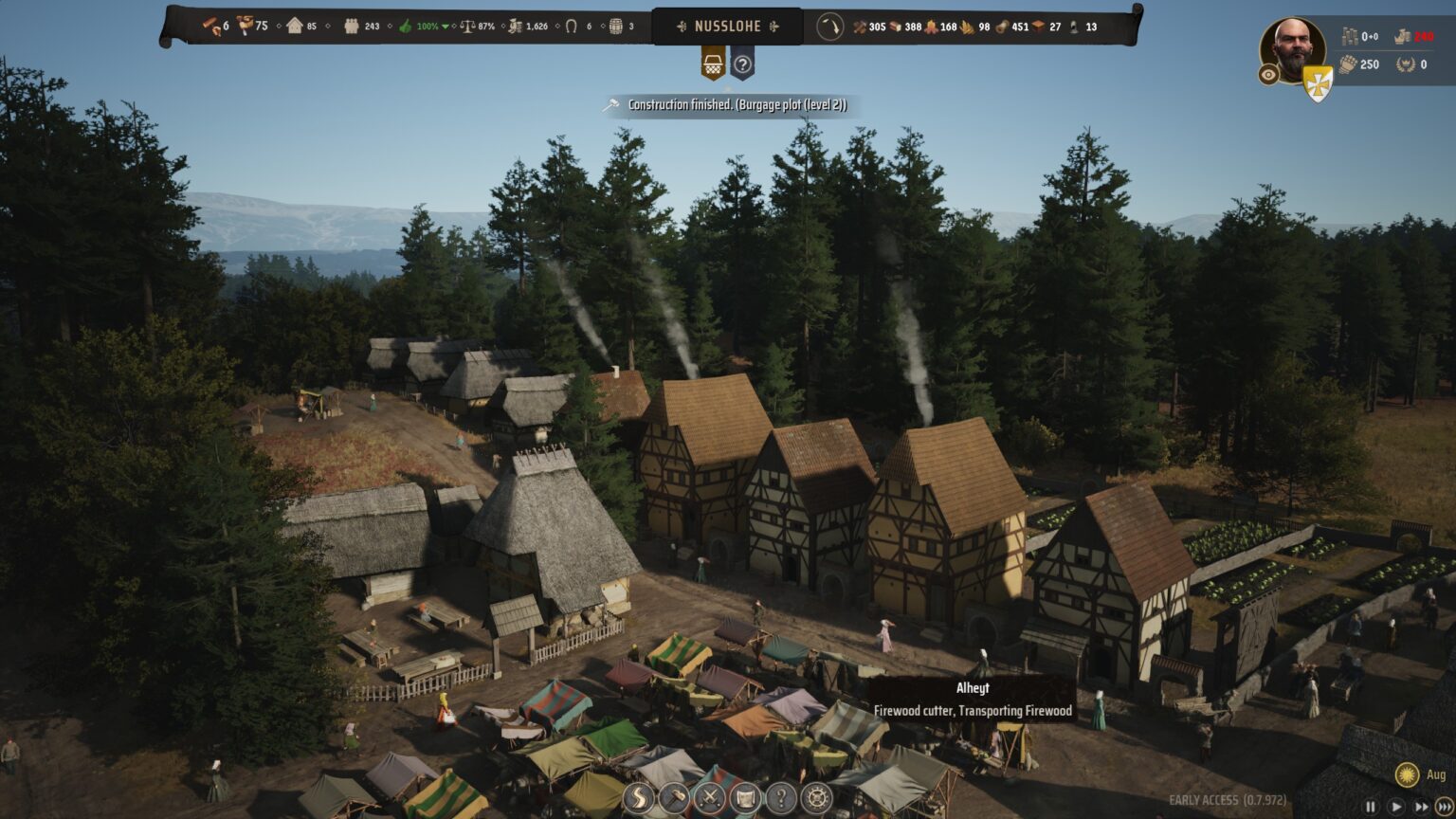Pause the game
Screen dimensions: 1456x819
pos(1370,807)
